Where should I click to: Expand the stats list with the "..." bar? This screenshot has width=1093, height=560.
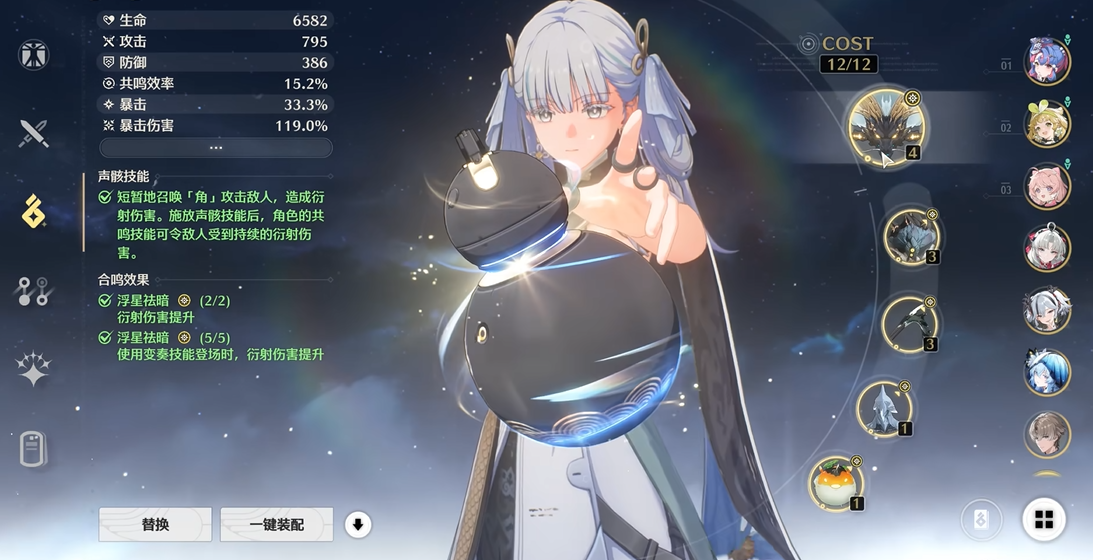click(x=215, y=147)
